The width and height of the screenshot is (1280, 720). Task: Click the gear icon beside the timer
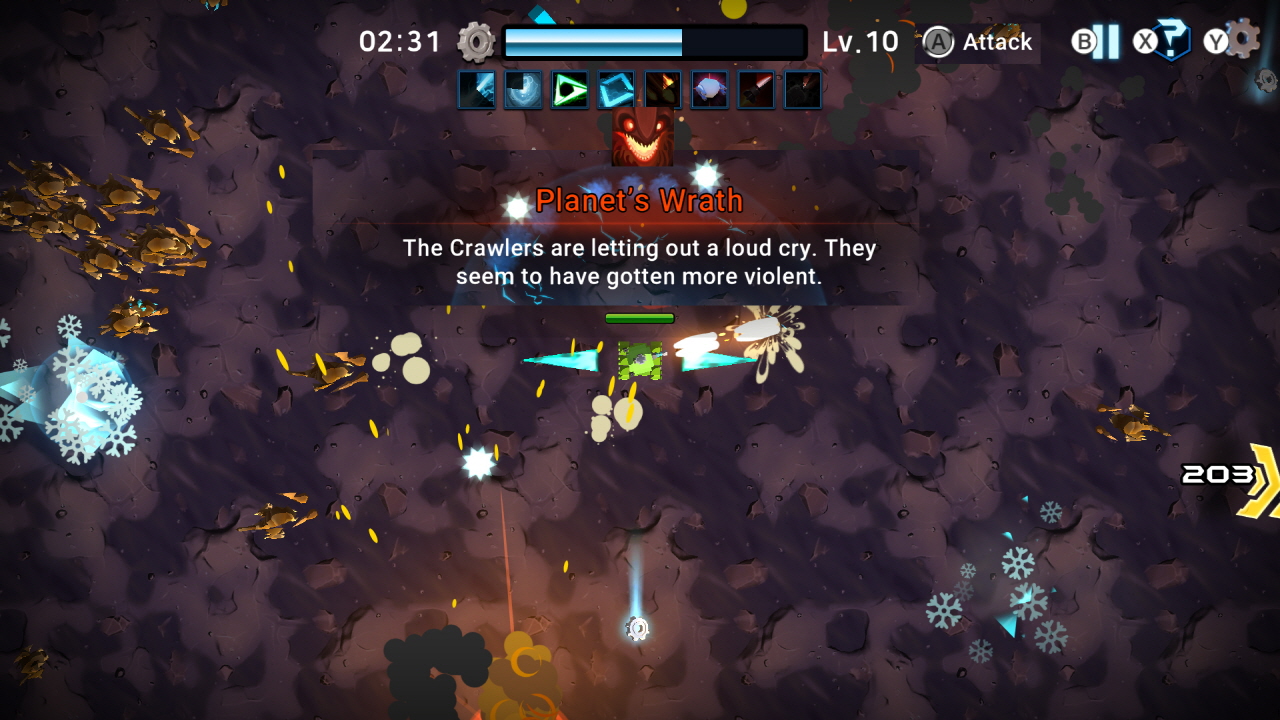pos(476,42)
